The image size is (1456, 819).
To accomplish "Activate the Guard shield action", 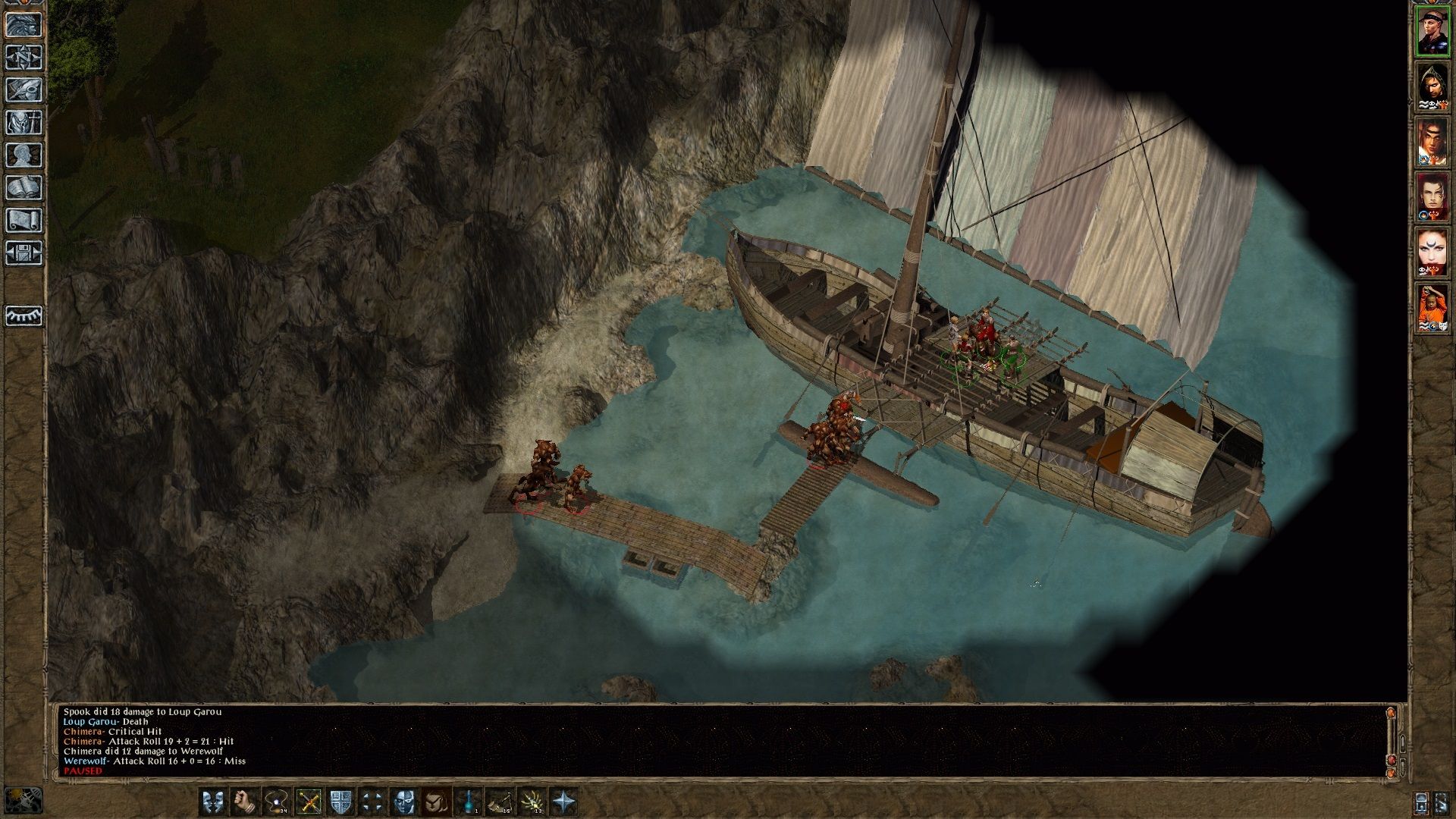I will point(340,802).
